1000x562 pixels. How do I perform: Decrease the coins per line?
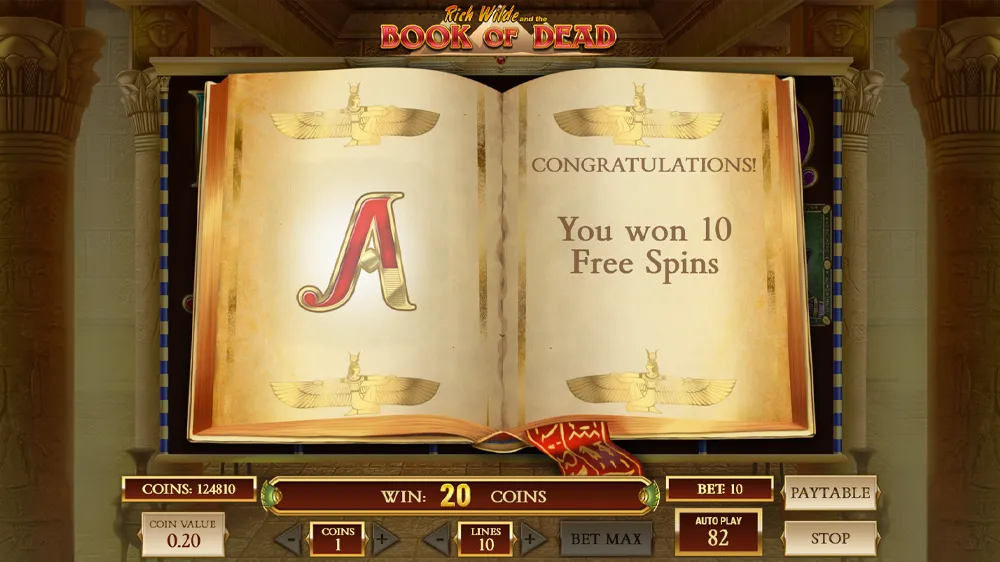288,540
